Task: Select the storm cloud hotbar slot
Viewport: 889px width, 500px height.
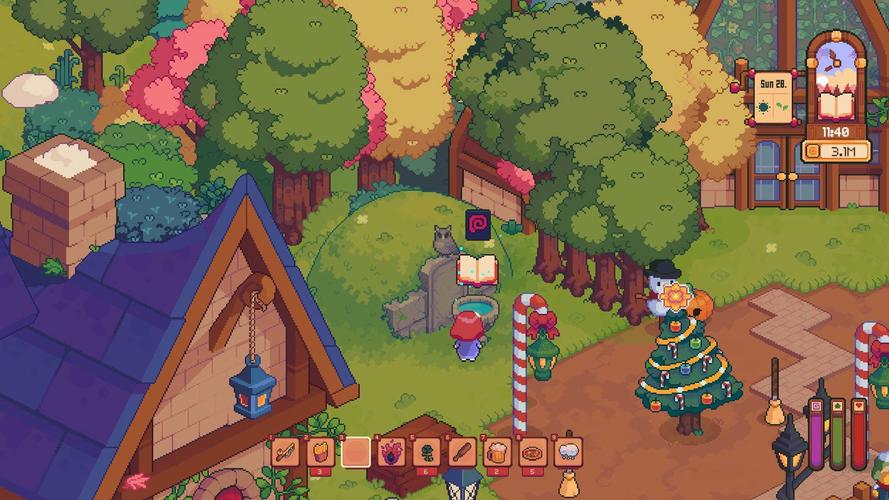Action: coord(567,452)
